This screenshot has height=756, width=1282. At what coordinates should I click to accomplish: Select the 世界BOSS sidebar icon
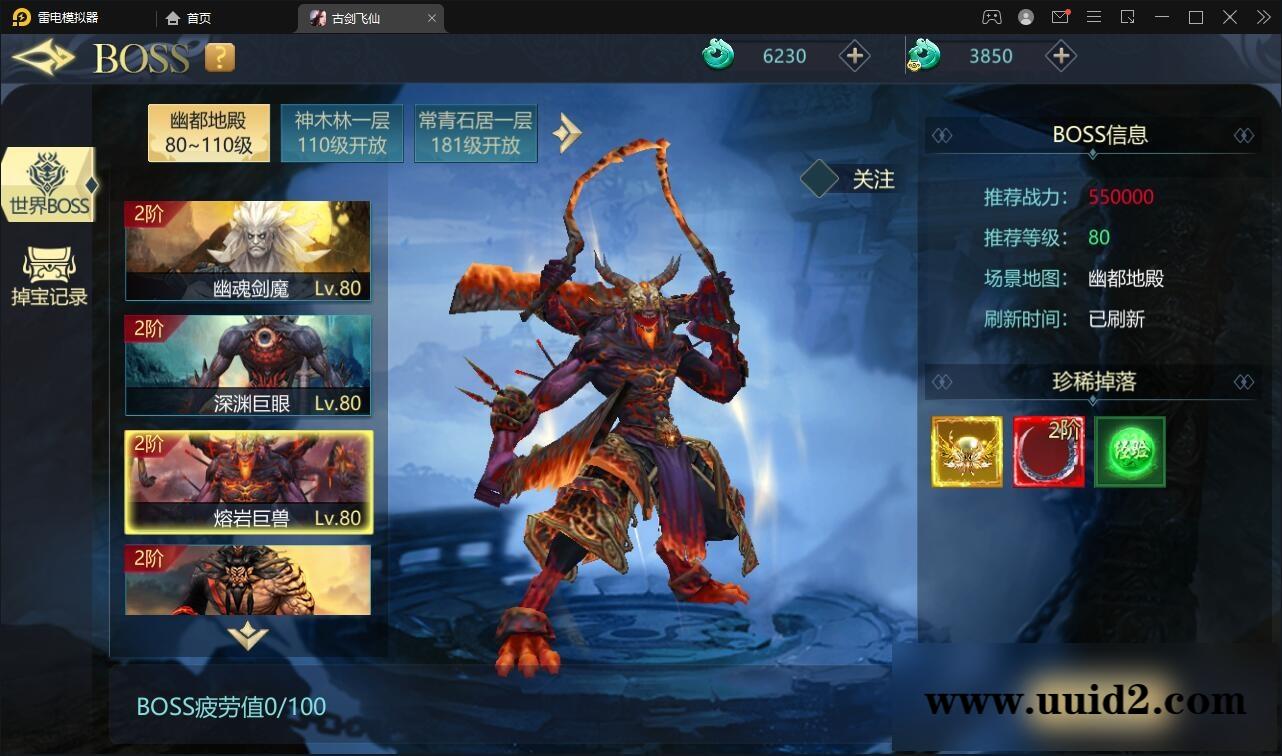click(x=47, y=183)
